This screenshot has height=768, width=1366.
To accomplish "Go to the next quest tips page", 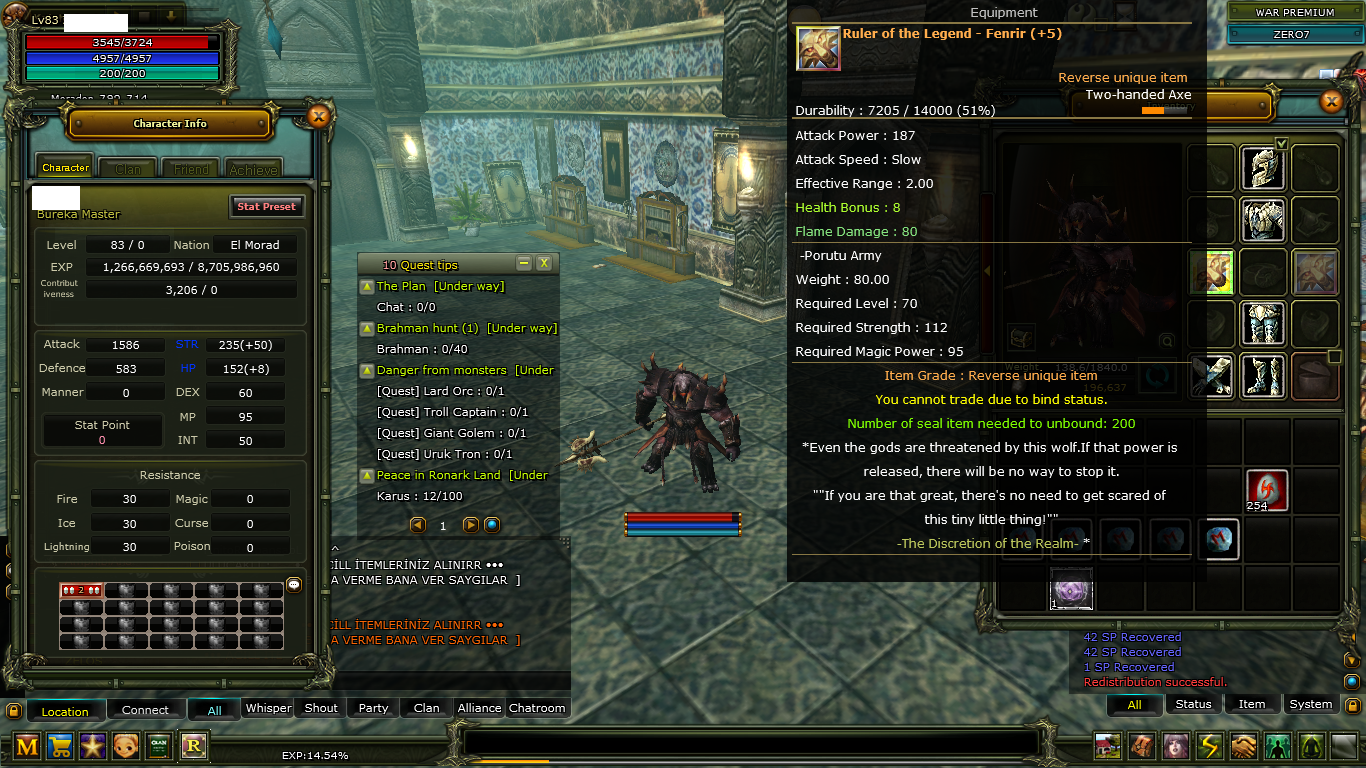I will pyautogui.click(x=471, y=525).
